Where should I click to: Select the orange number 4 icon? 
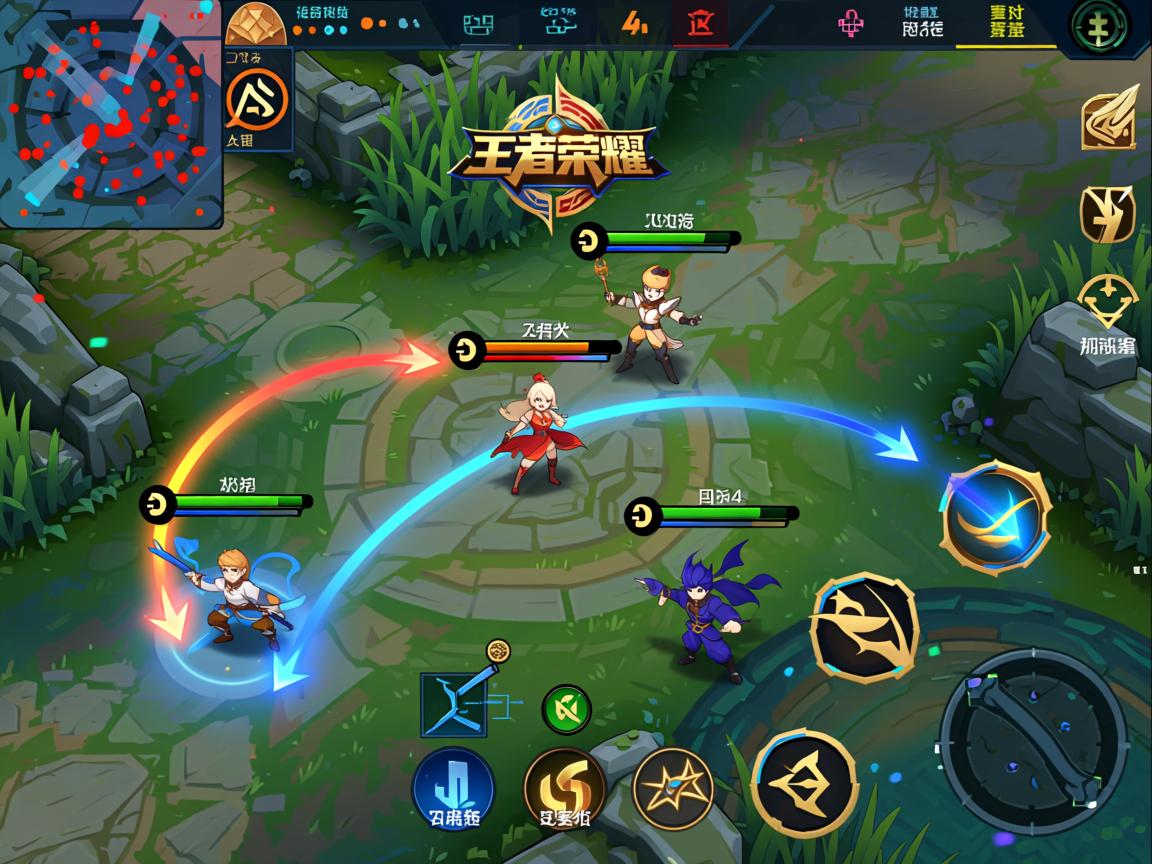(x=635, y=23)
